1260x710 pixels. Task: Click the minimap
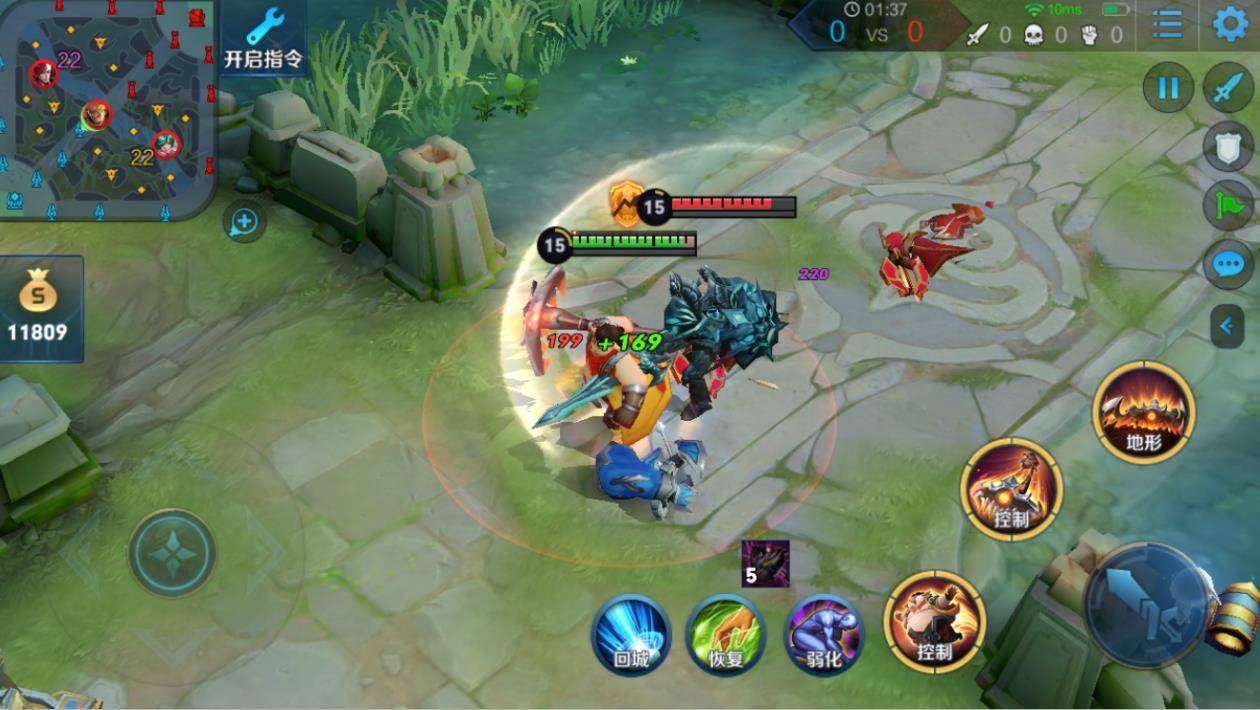pos(108,108)
